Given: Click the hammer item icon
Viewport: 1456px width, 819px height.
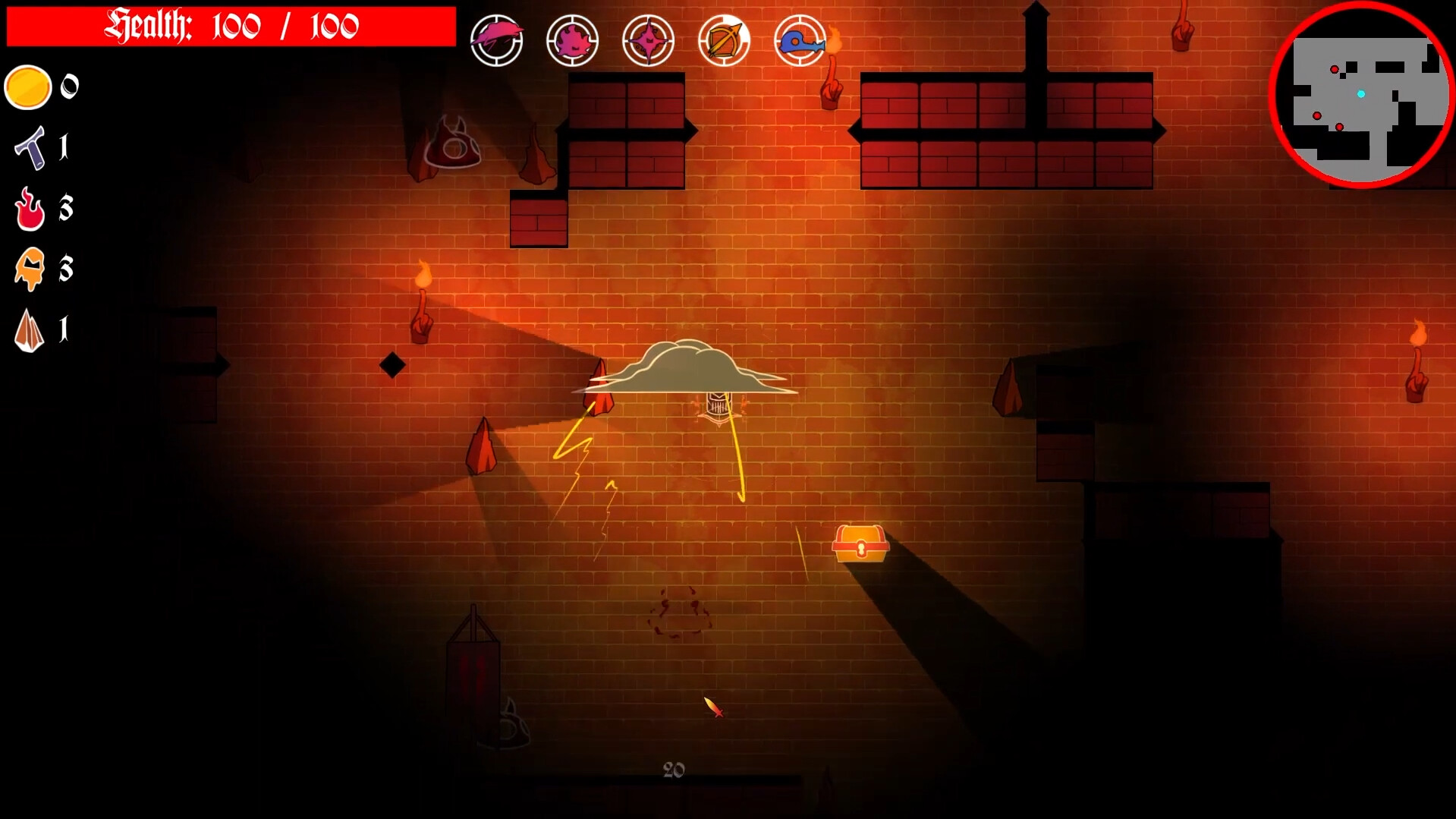Looking at the screenshot, I should (x=29, y=148).
